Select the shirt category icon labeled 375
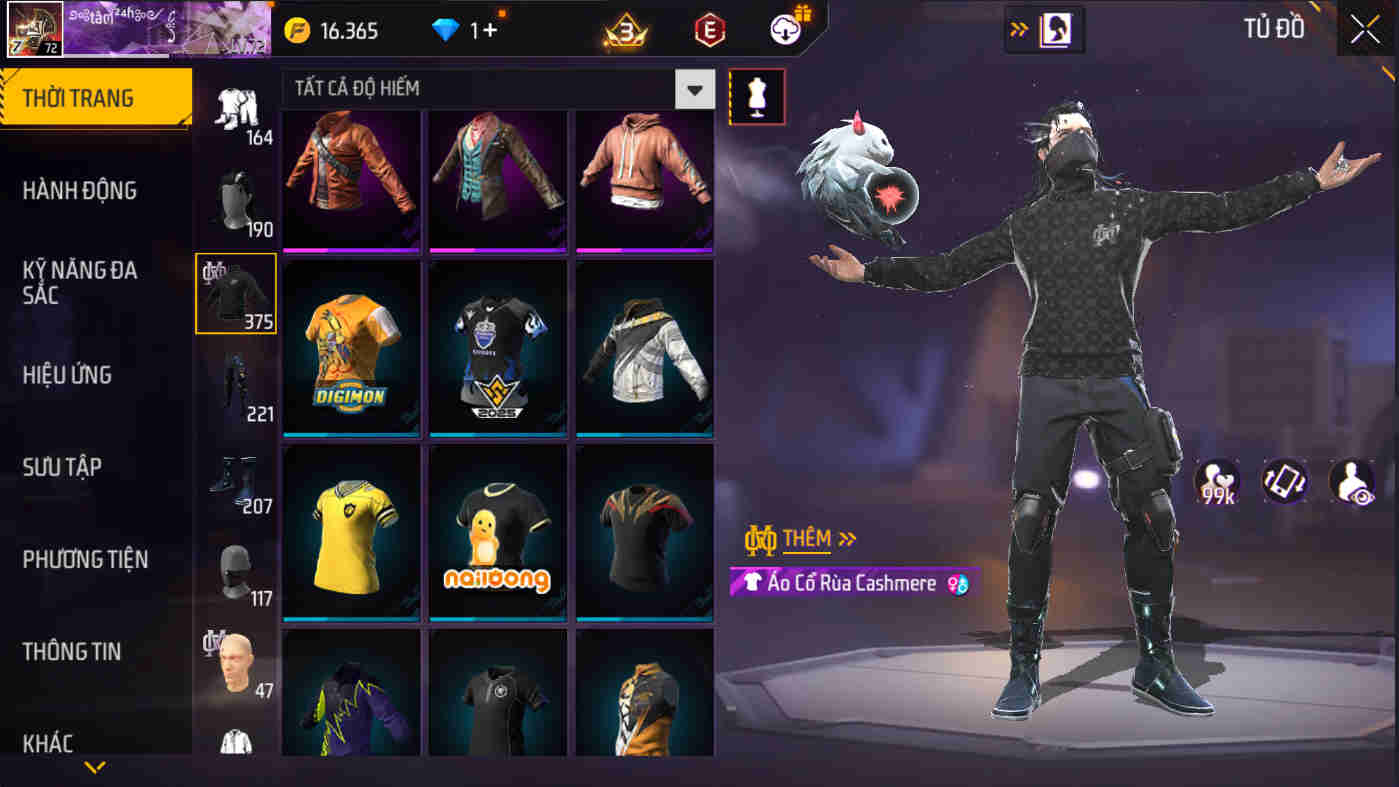1399x787 pixels. click(236, 293)
